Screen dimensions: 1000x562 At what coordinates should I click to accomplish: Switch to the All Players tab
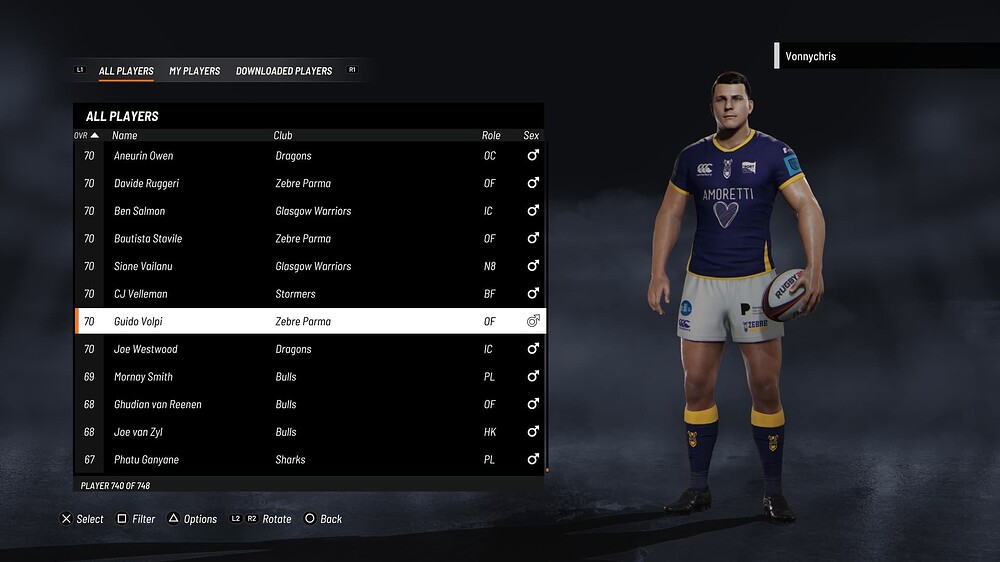pos(126,71)
